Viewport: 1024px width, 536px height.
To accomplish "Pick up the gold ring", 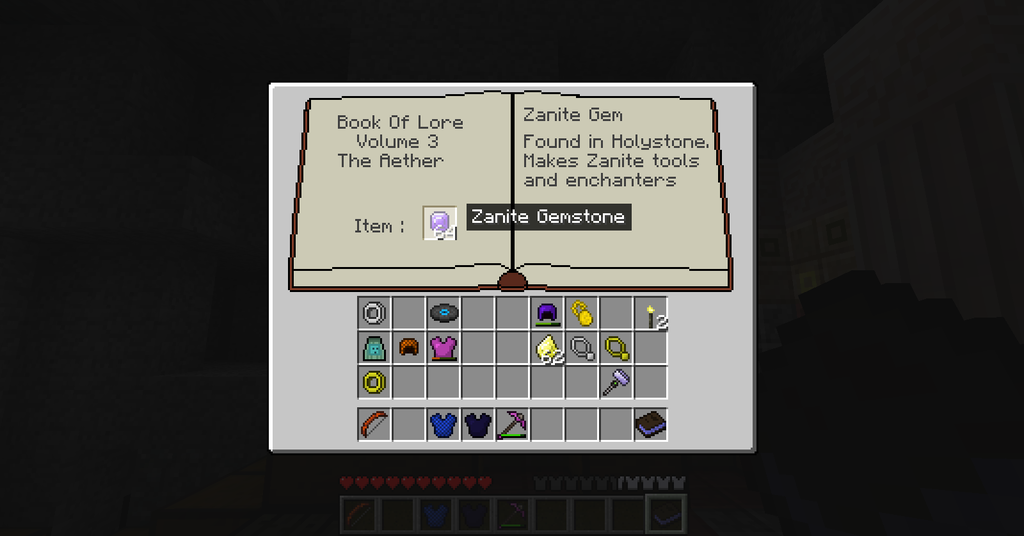I will point(374,382).
